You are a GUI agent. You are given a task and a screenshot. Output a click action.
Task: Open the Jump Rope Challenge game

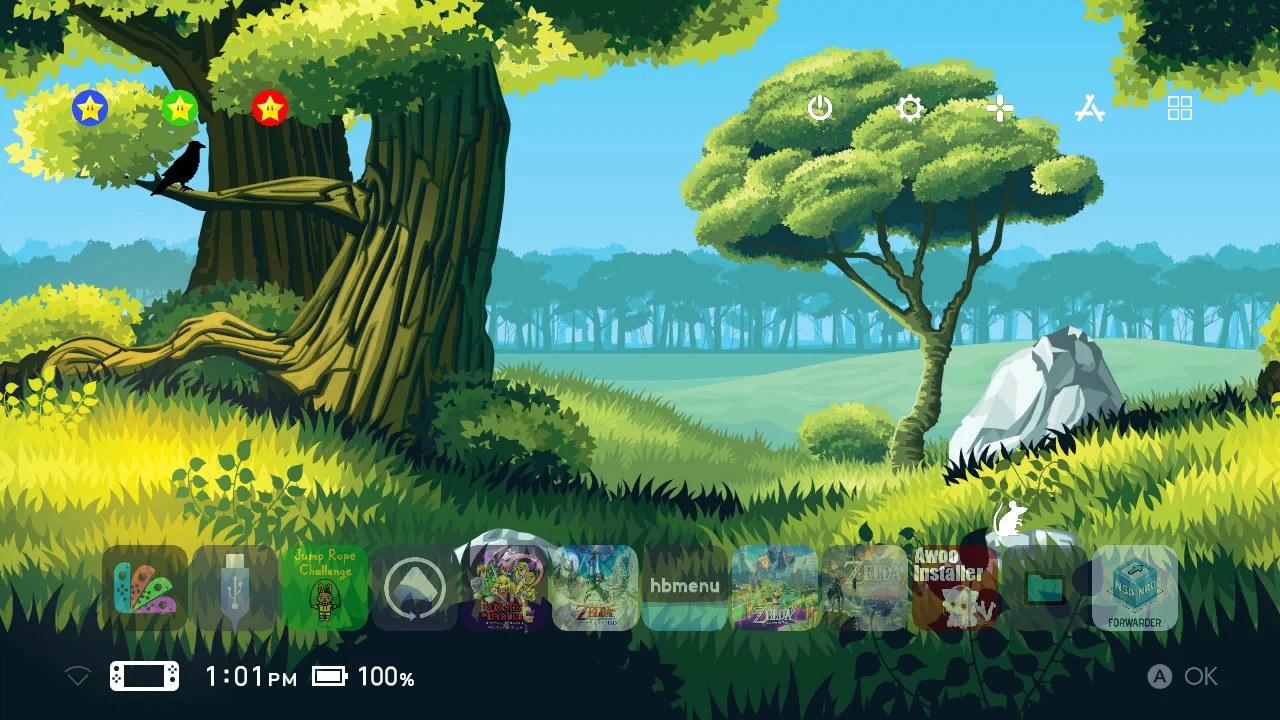point(325,587)
